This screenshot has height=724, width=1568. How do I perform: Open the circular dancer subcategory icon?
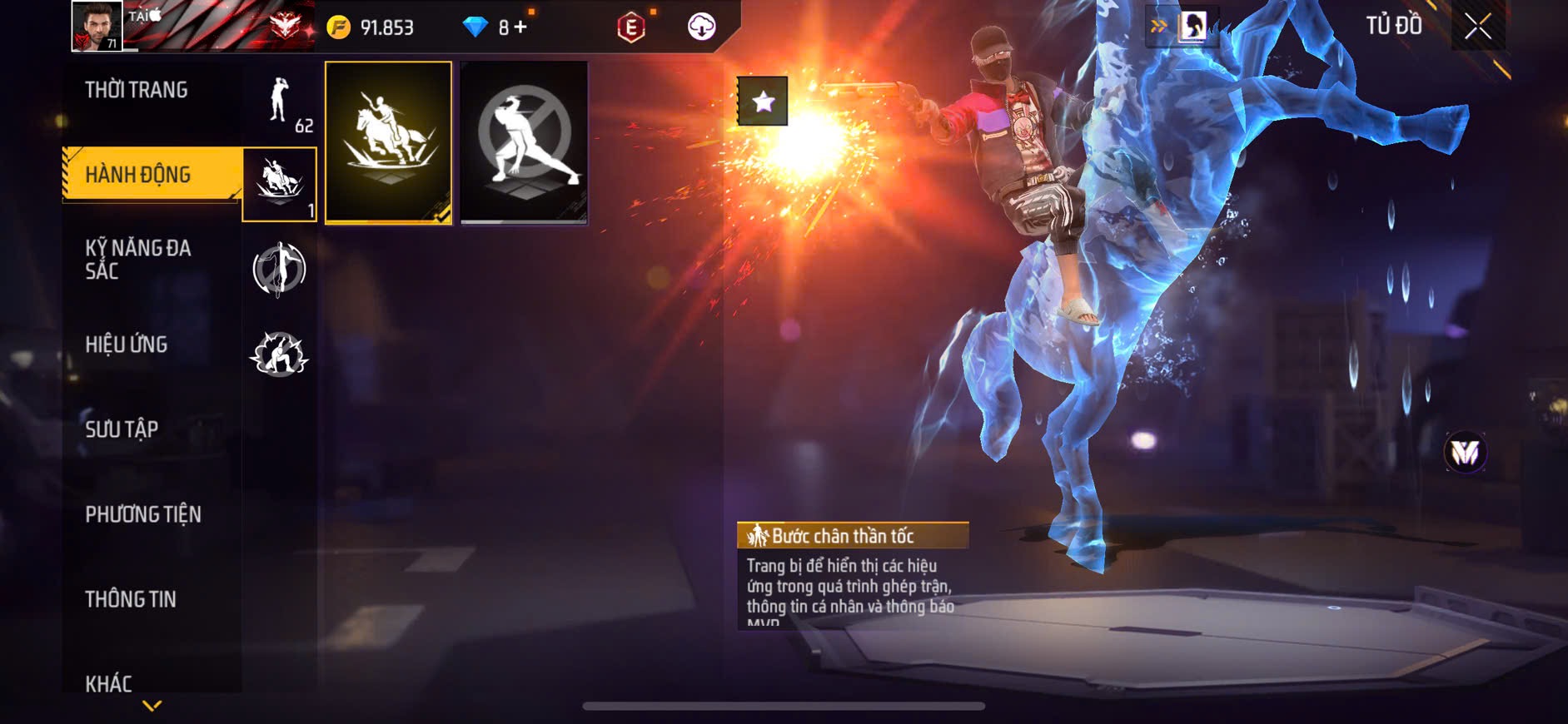coord(280,269)
